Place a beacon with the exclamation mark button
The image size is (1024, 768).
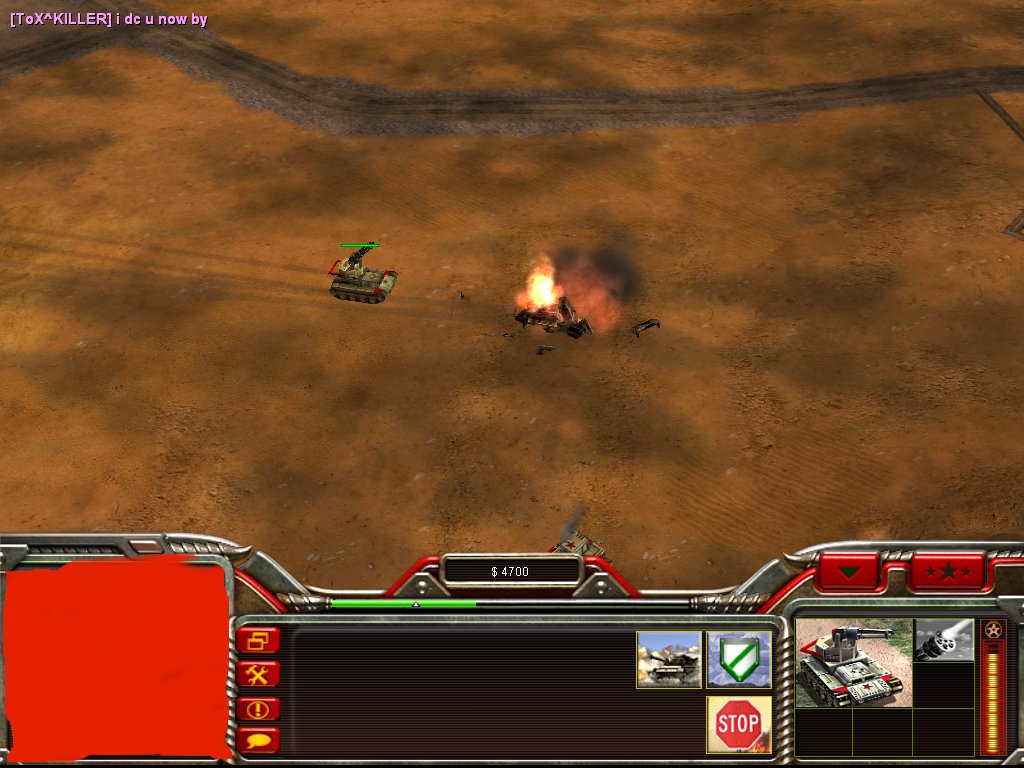259,709
